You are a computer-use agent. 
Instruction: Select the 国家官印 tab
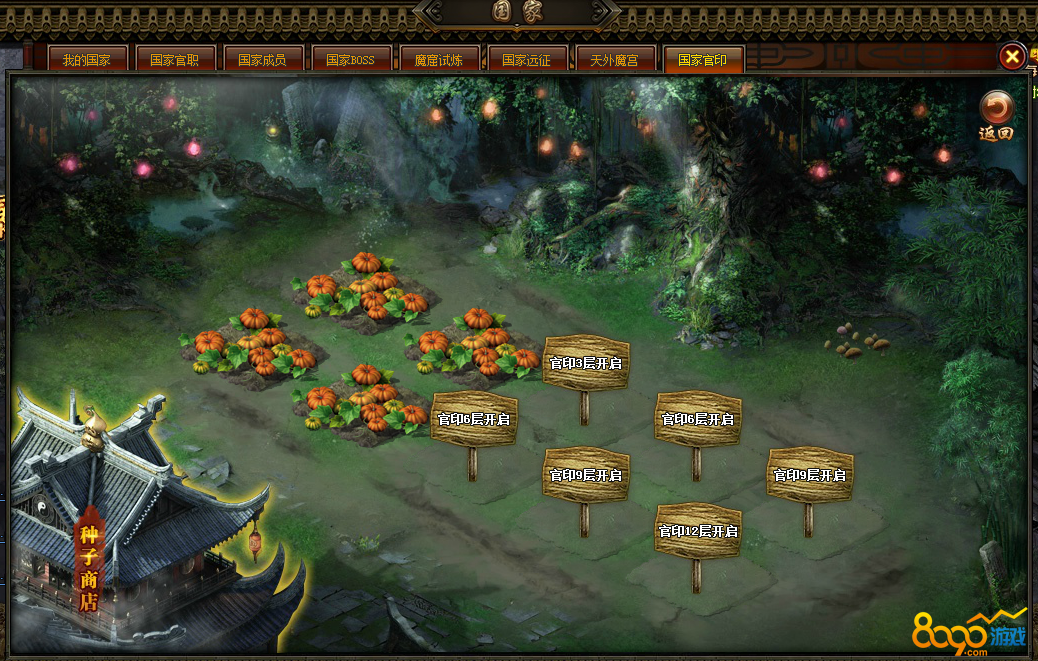tap(703, 60)
